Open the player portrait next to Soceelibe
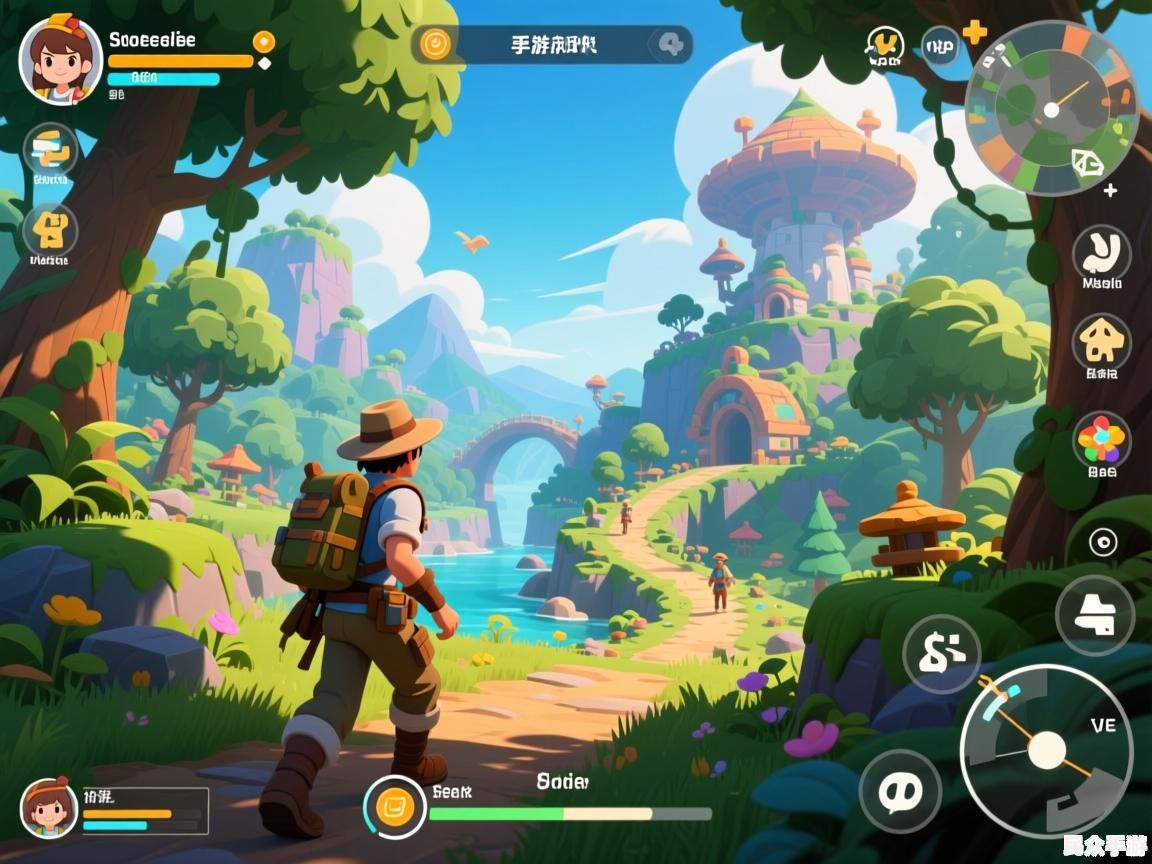The image size is (1152, 864). click(60, 60)
